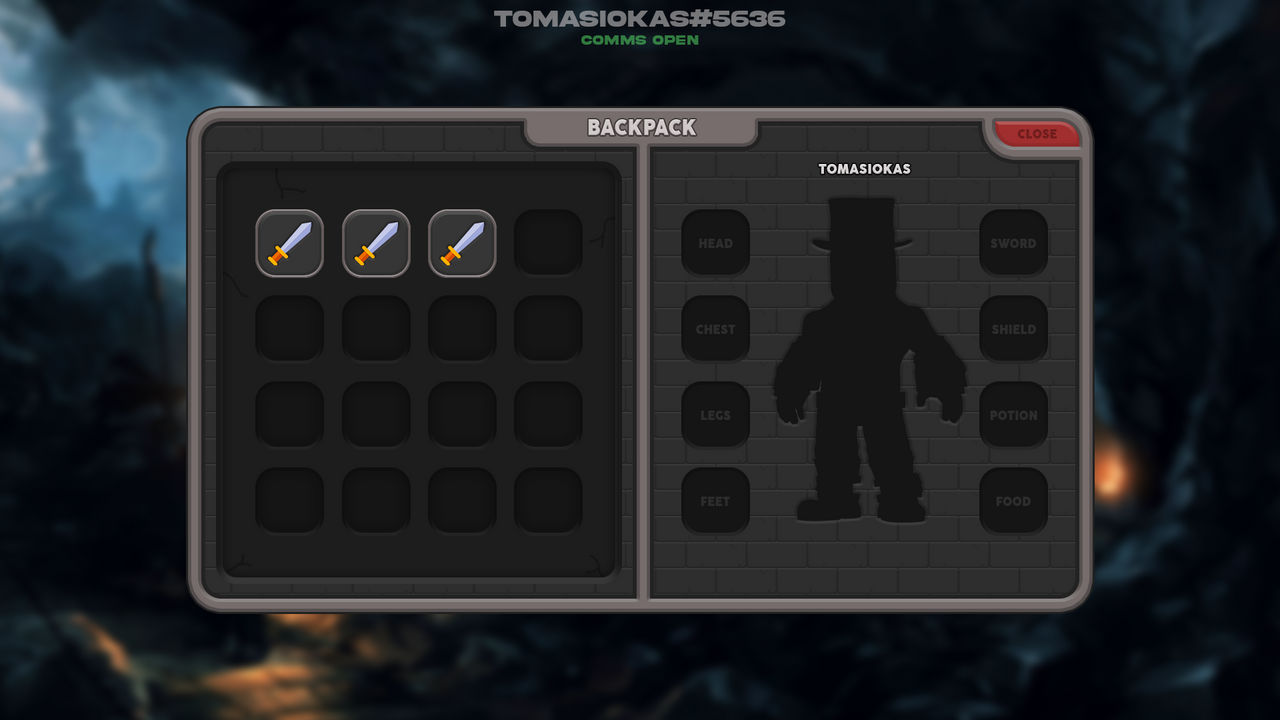Click the COMMS OPEN text link

tap(639, 42)
